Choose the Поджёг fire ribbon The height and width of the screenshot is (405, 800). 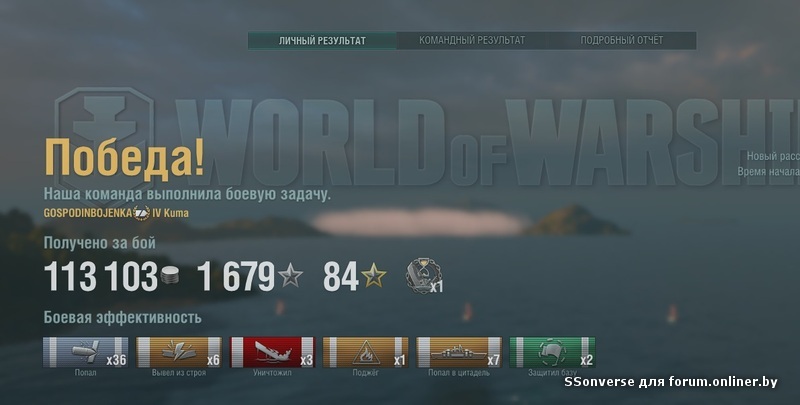(x=365, y=353)
